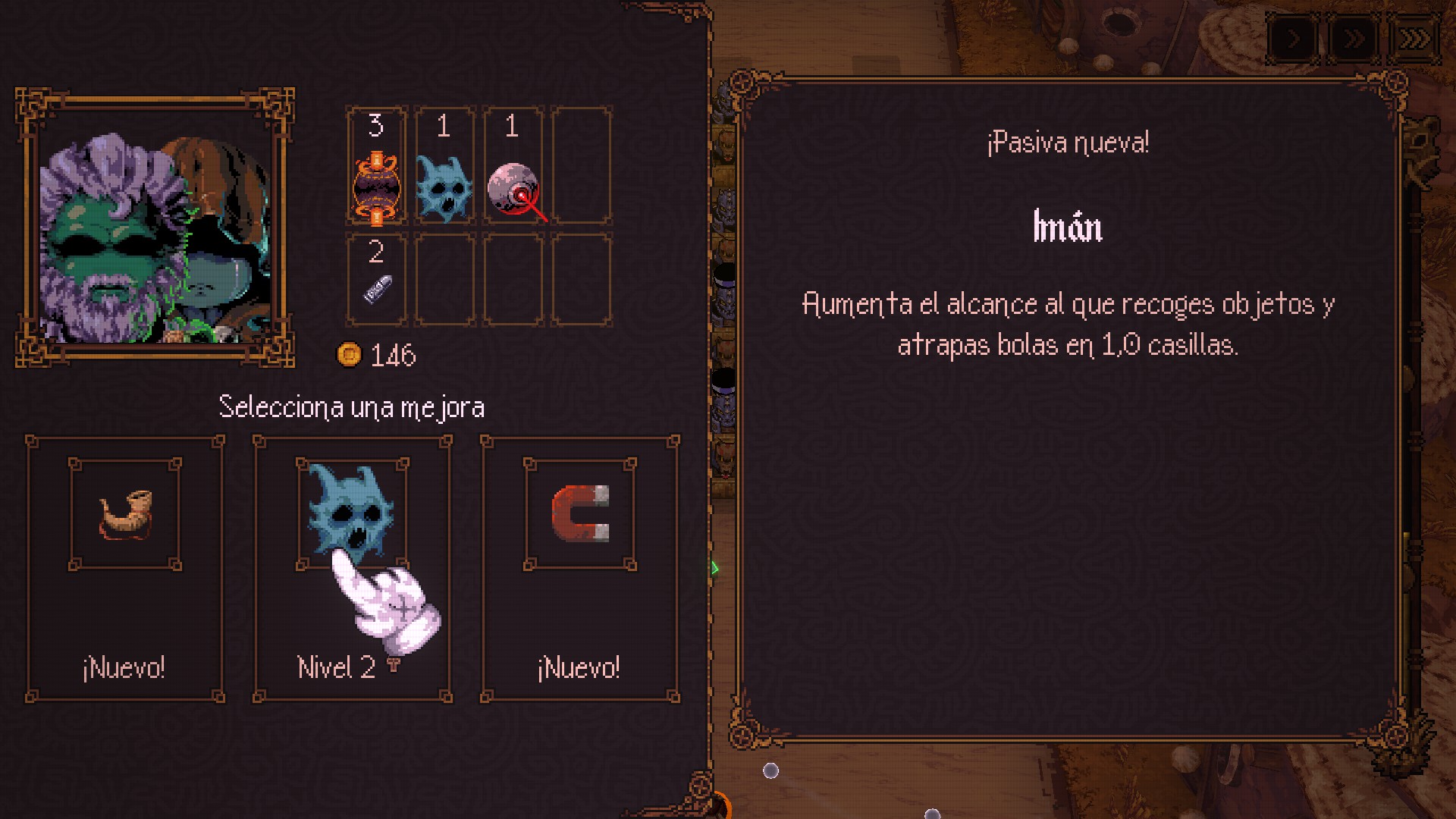
Task: Inspect the level 1 eyeball slot
Action: coord(513,165)
